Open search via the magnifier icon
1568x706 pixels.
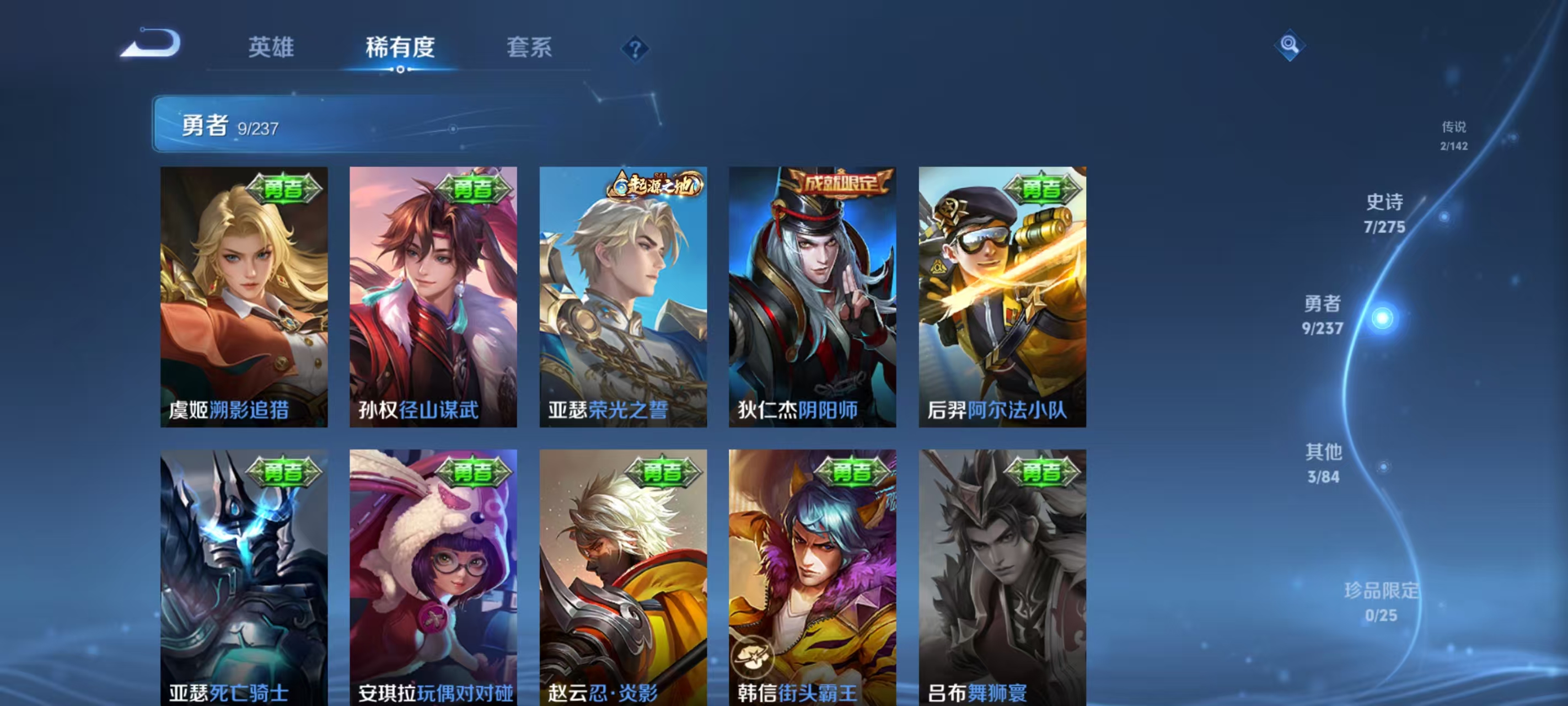[x=1291, y=45]
